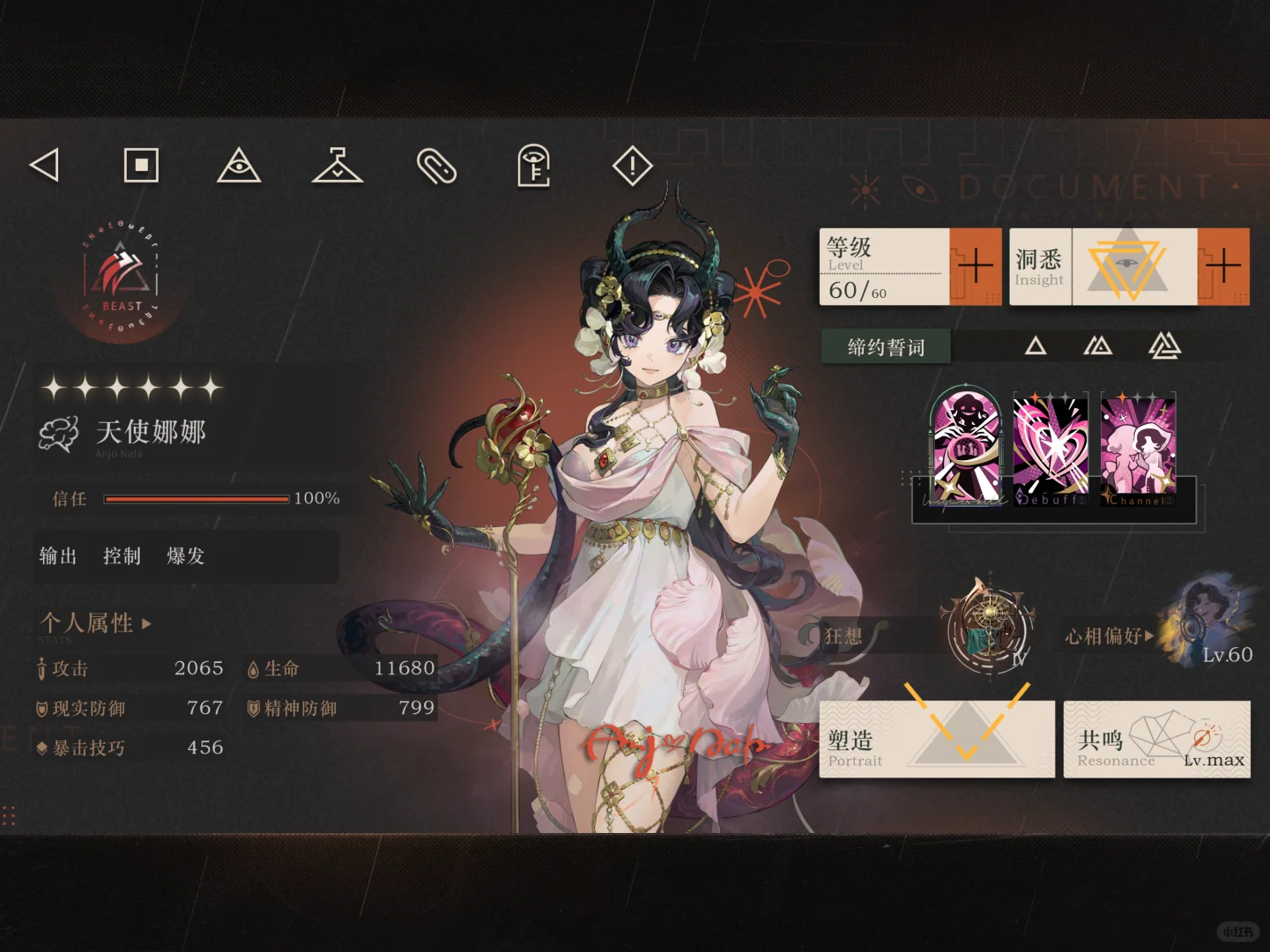The image size is (1270, 952).
Task: Select the triple triangle oath tab
Action: coord(1163,346)
